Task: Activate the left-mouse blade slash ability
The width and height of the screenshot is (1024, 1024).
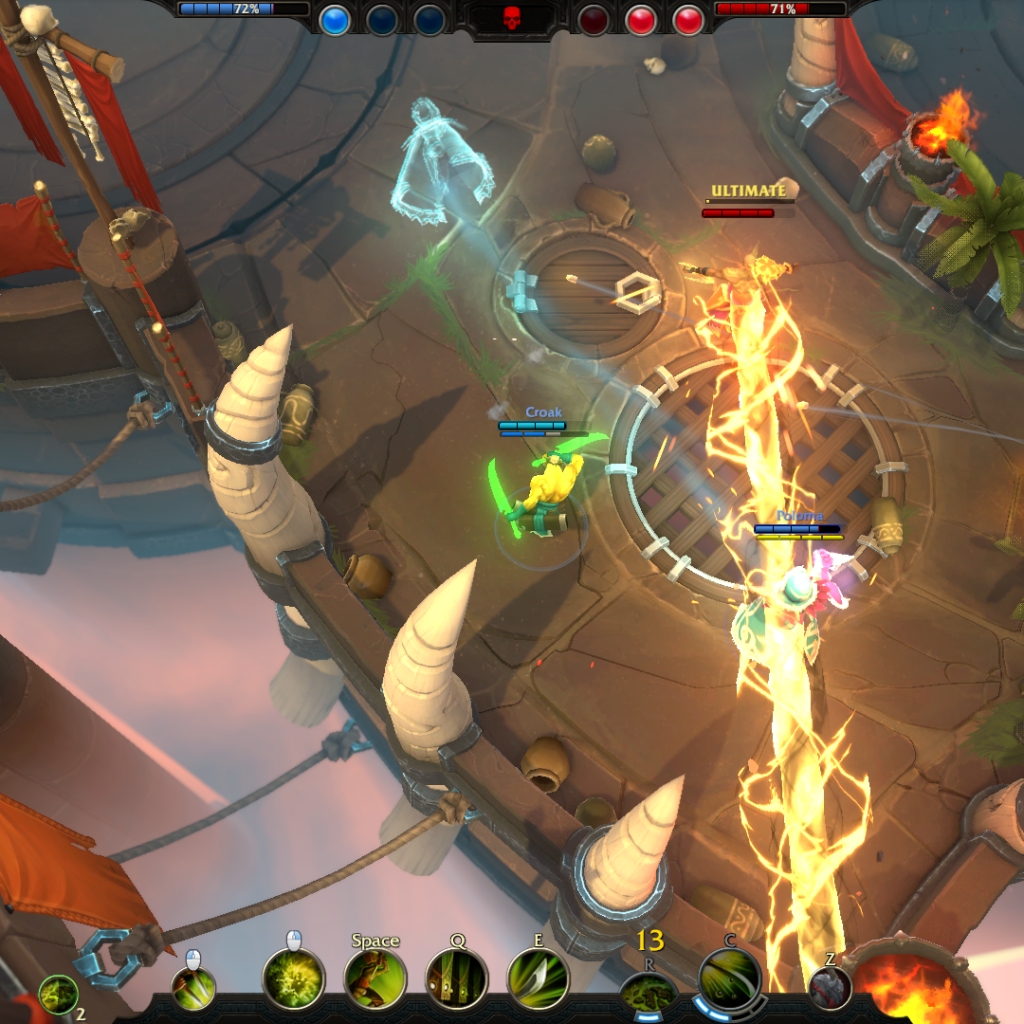Action: (x=193, y=988)
